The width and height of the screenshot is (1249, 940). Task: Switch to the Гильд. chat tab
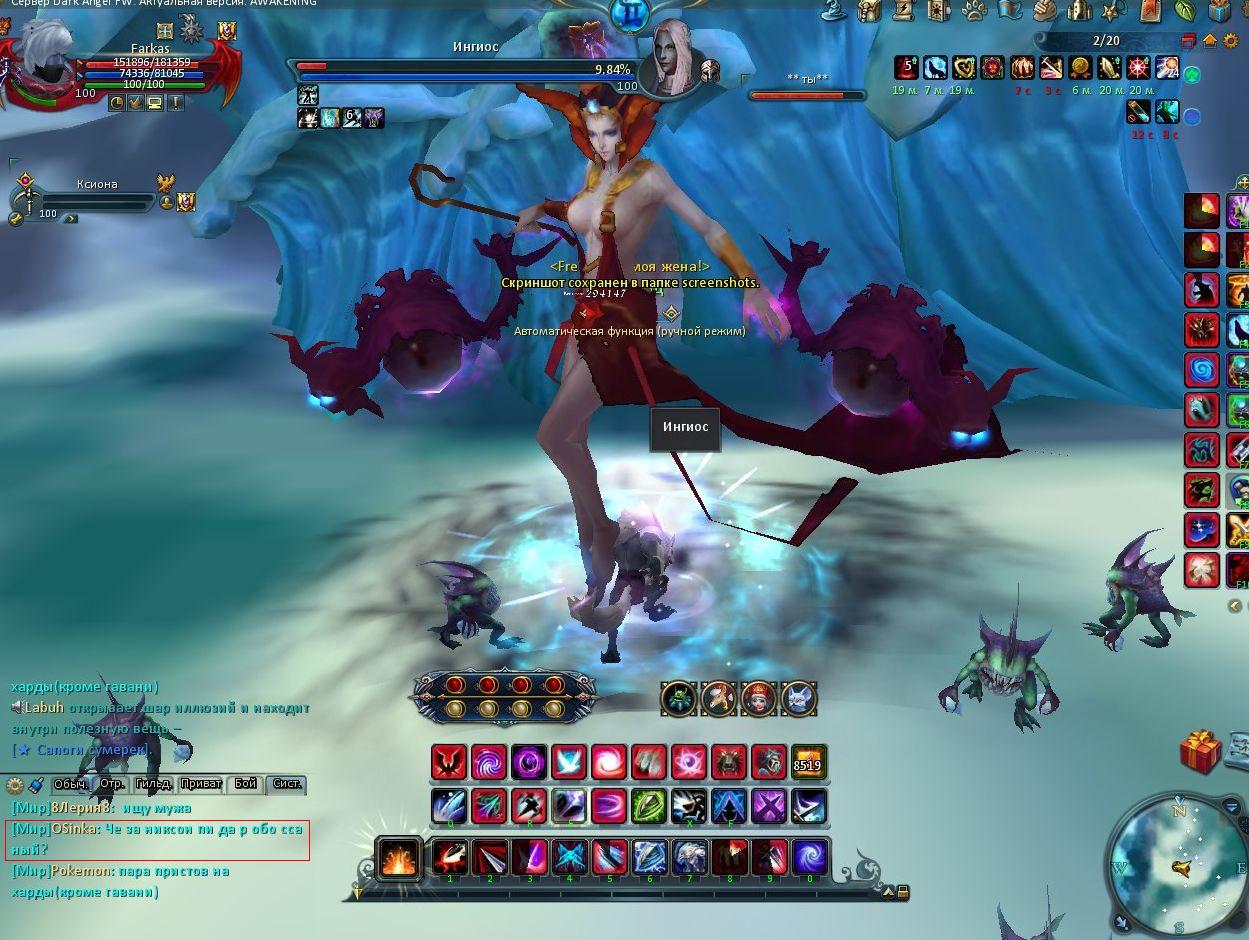point(153,784)
